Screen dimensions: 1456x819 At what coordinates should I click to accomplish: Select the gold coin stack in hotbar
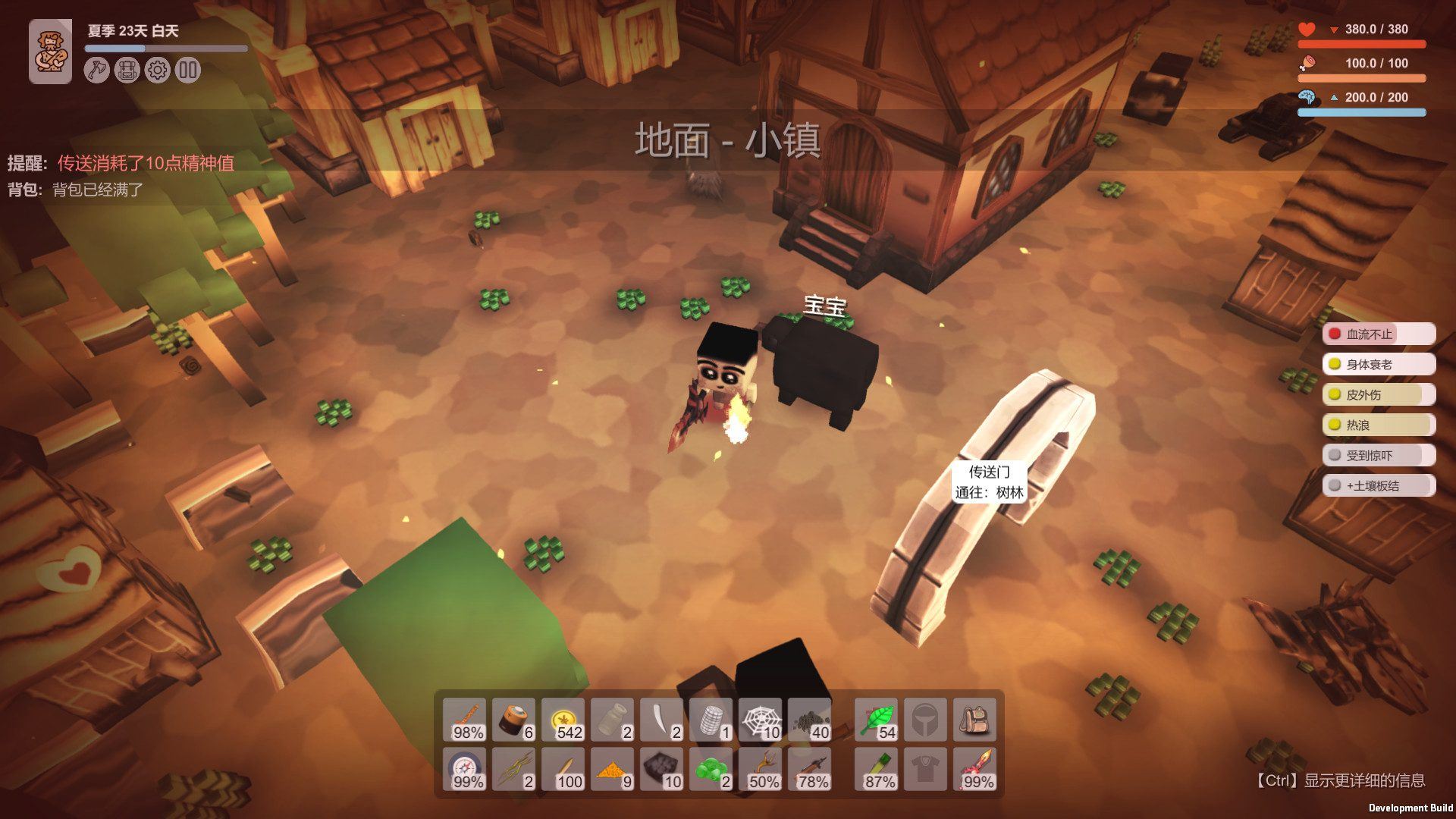point(563,720)
